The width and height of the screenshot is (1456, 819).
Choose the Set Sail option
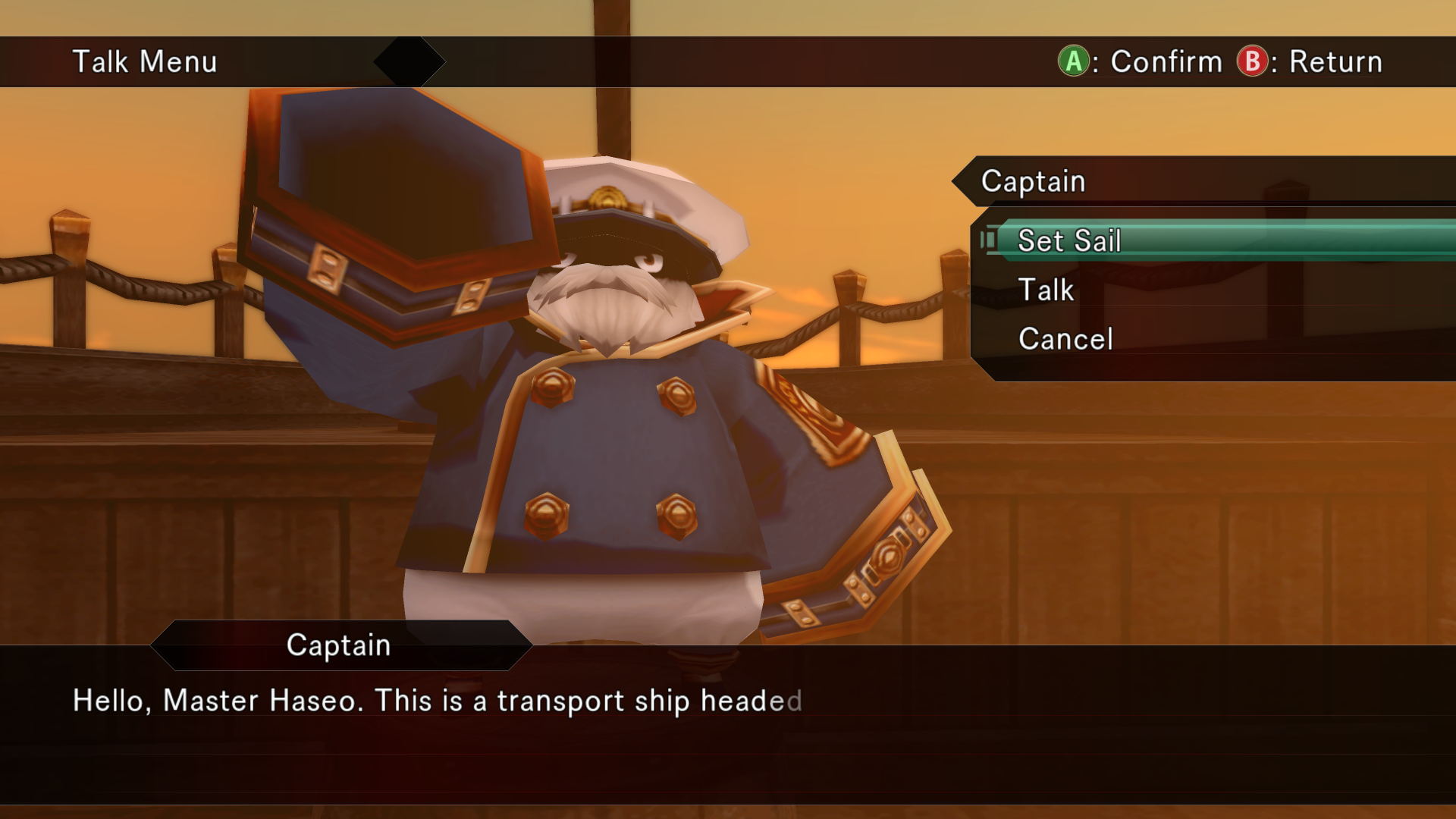1069,241
